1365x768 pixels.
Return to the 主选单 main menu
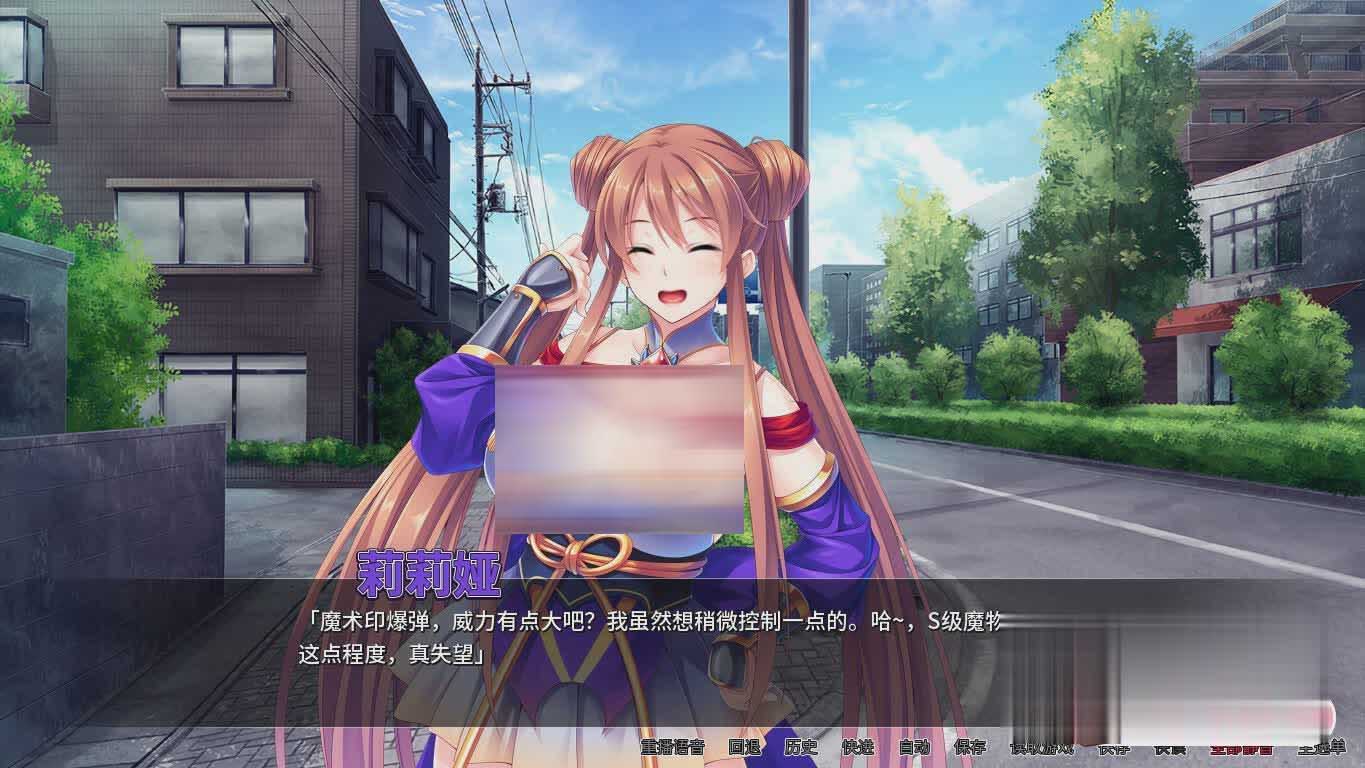click(1322, 748)
